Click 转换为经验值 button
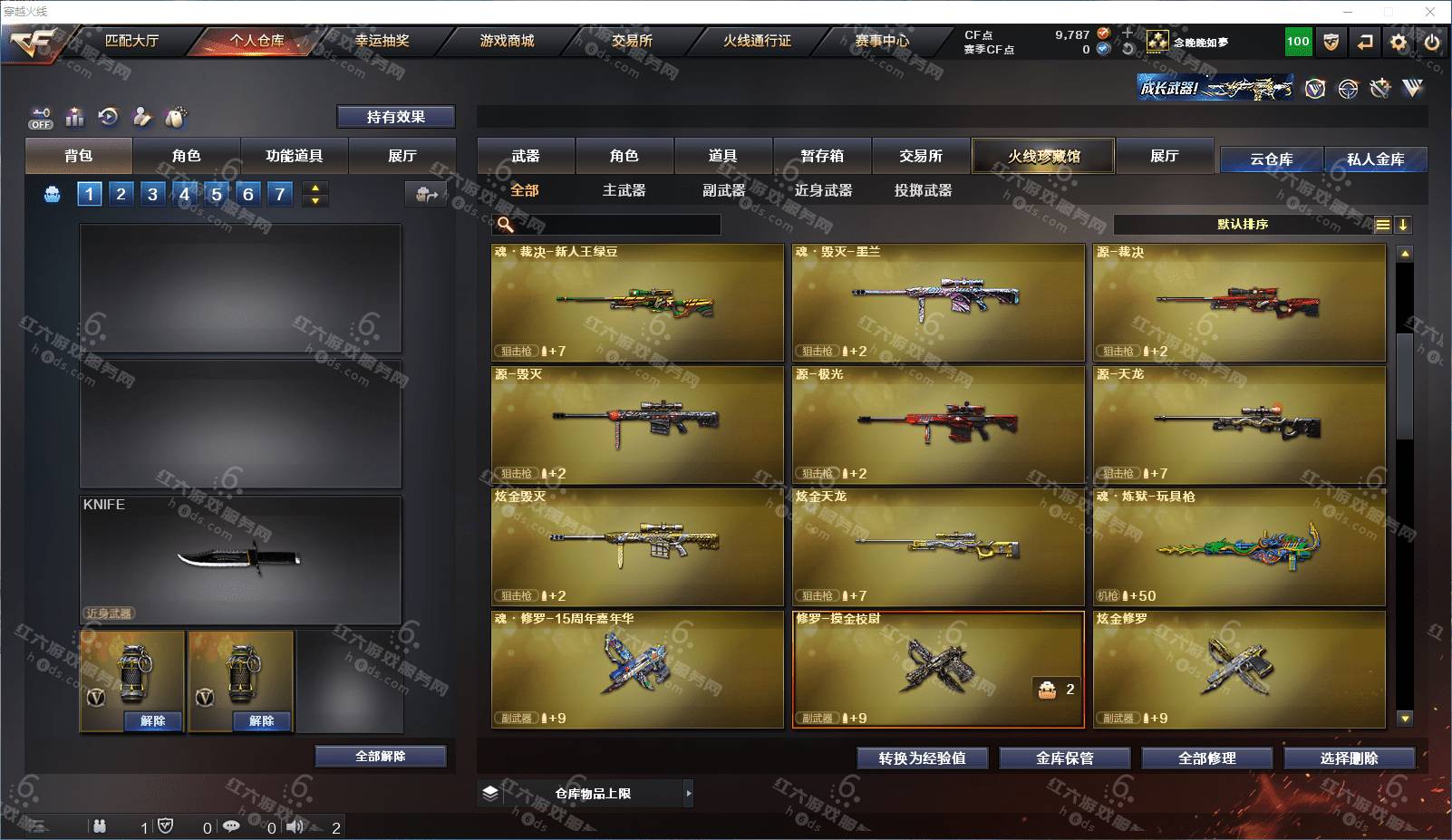The width and height of the screenshot is (1452, 840). 922,758
